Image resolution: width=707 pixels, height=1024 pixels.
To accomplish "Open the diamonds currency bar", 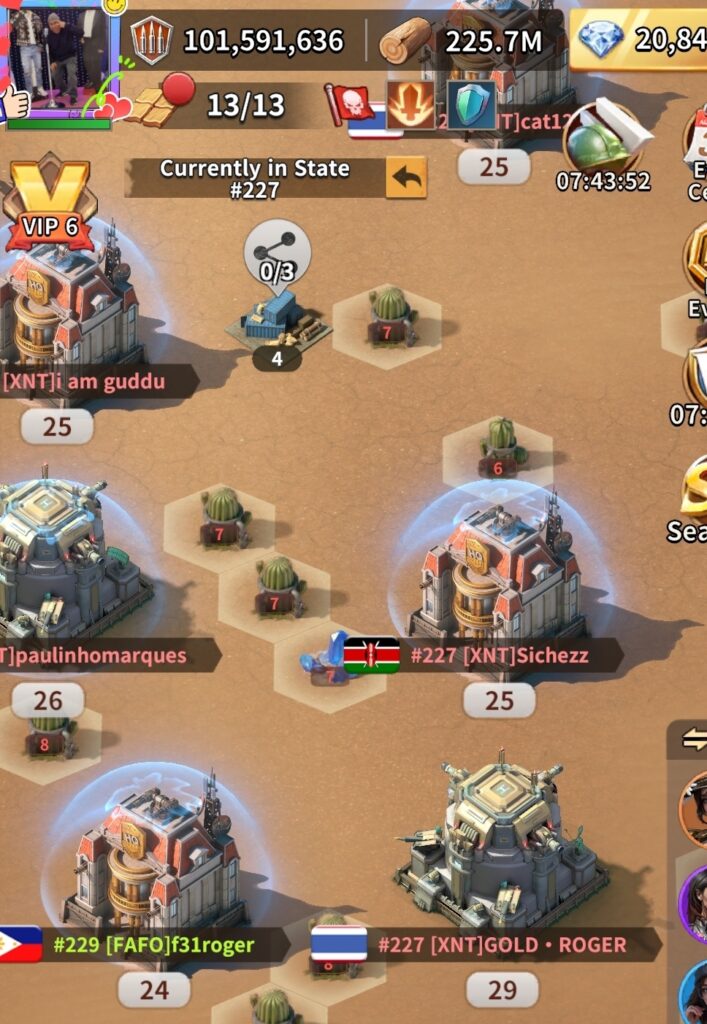I will pyautogui.click(x=640, y=40).
